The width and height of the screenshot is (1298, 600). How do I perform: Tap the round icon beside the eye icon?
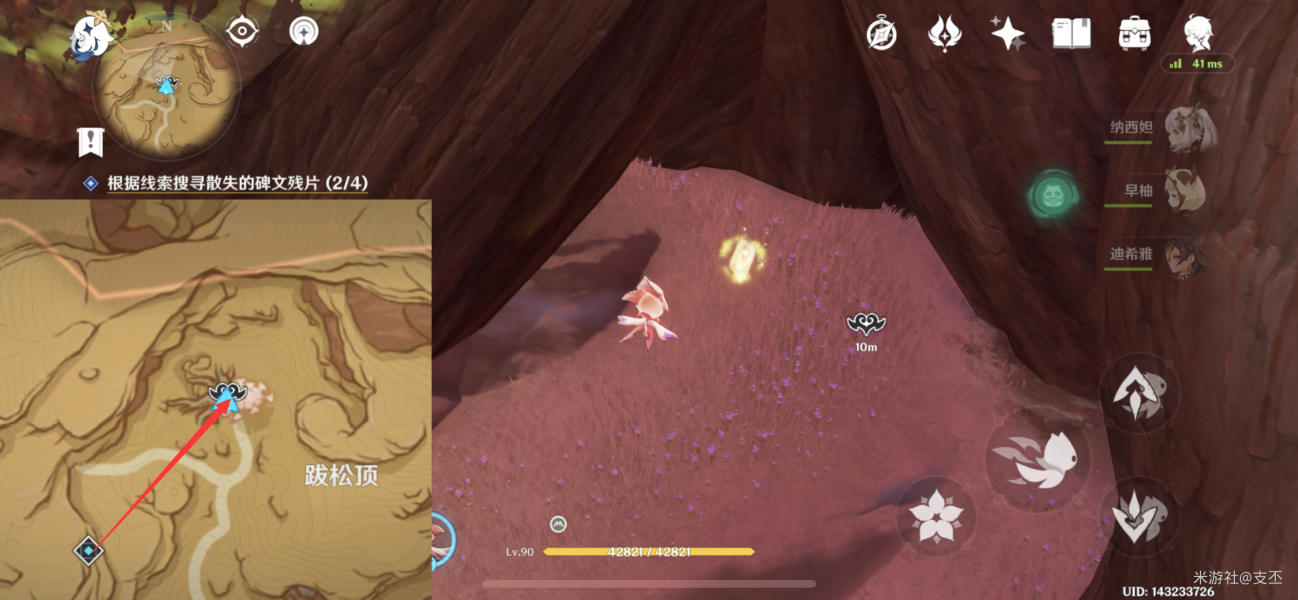tap(302, 32)
